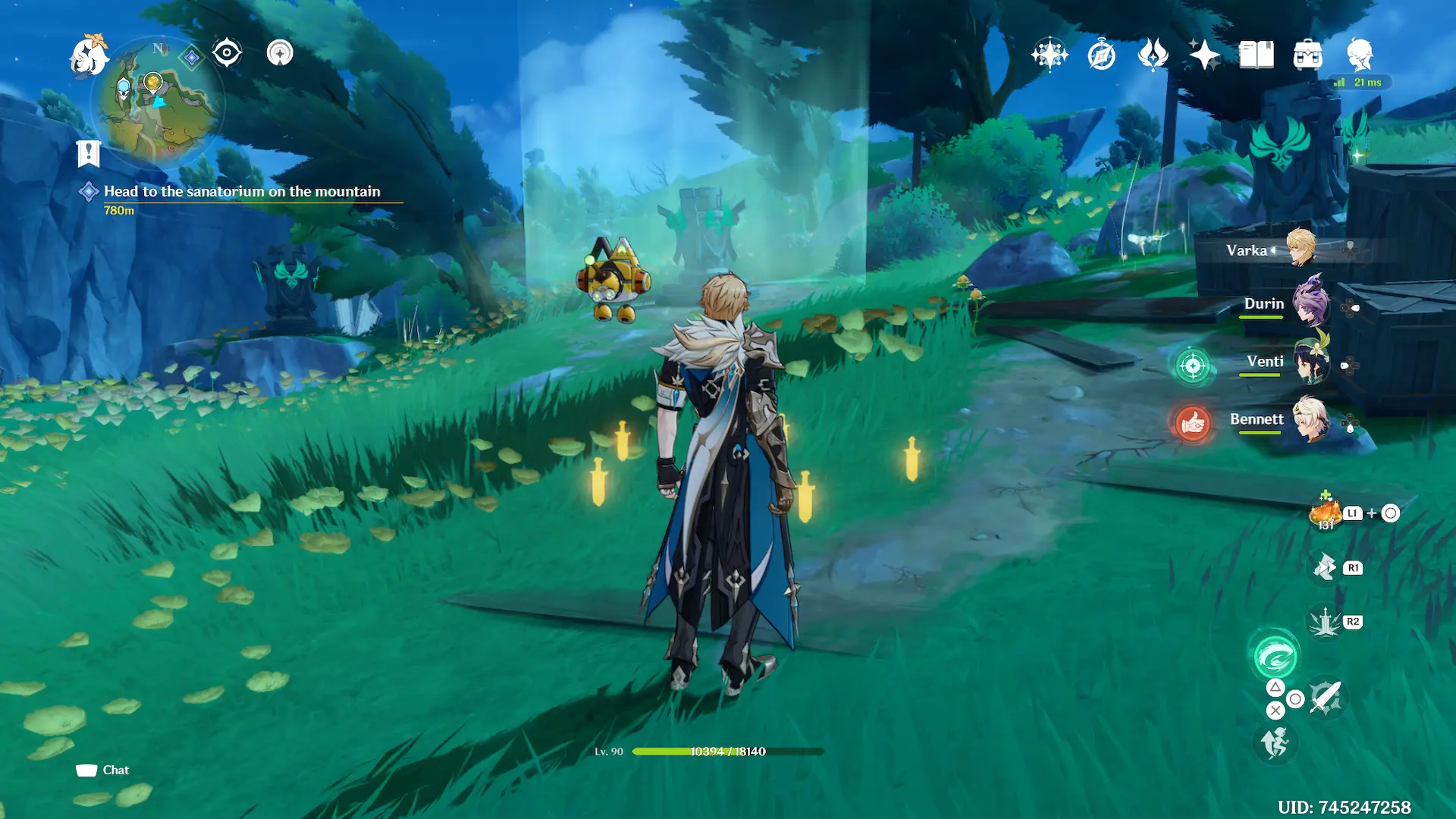
Task: Click the quest bookmark icon with exclamation mark
Action: click(89, 153)
